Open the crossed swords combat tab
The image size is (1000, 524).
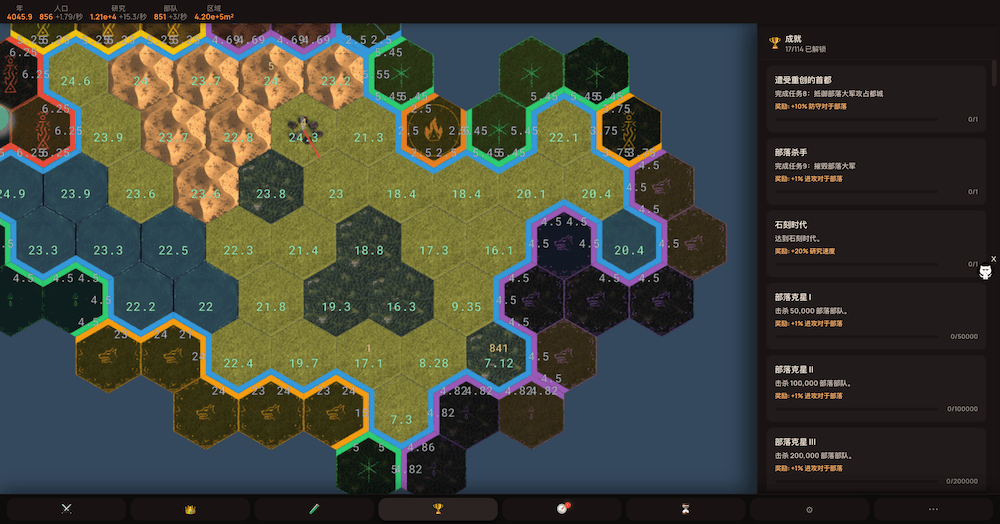66,509
